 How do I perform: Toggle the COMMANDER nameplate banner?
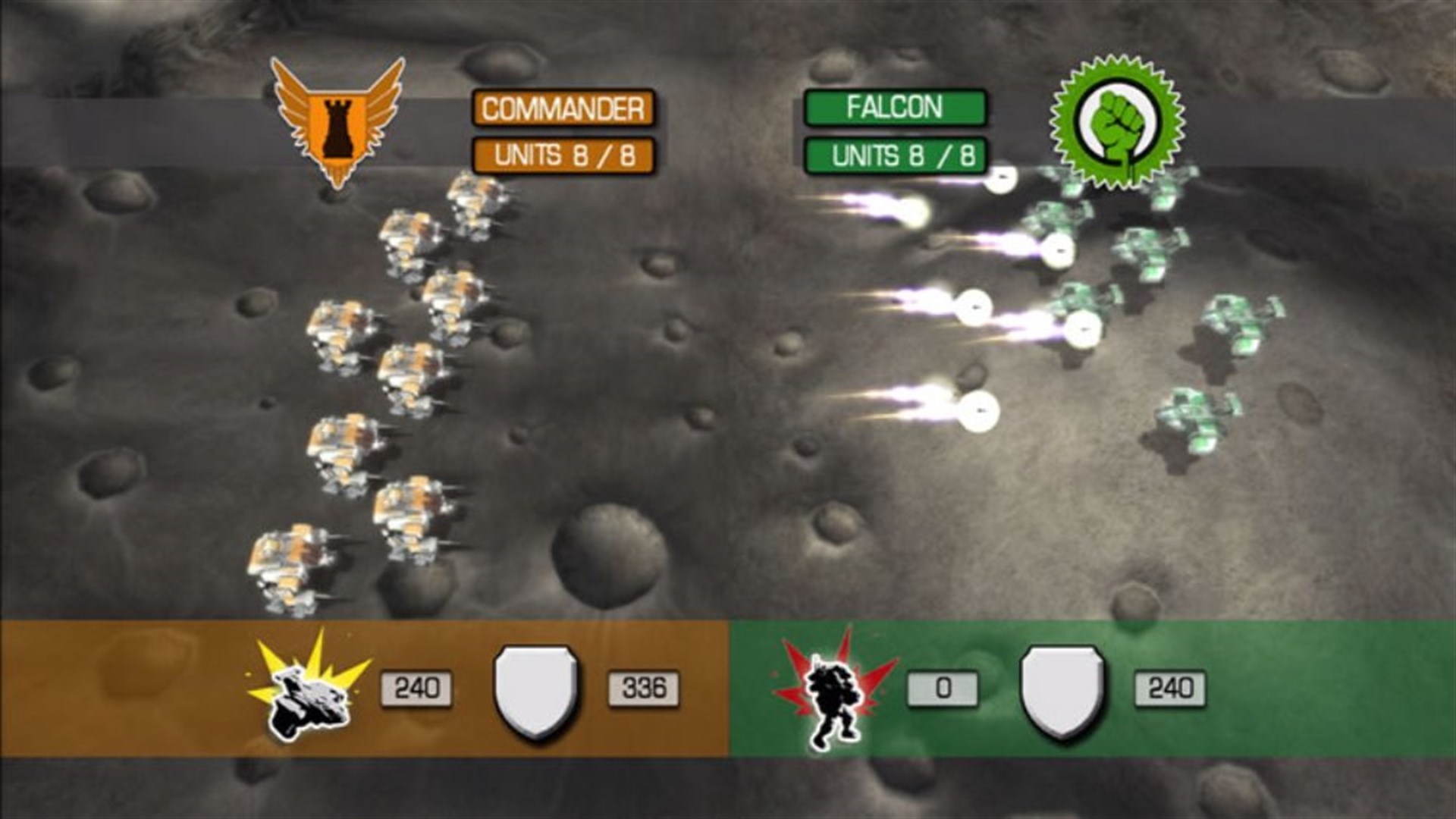click(x=561, y=108)
